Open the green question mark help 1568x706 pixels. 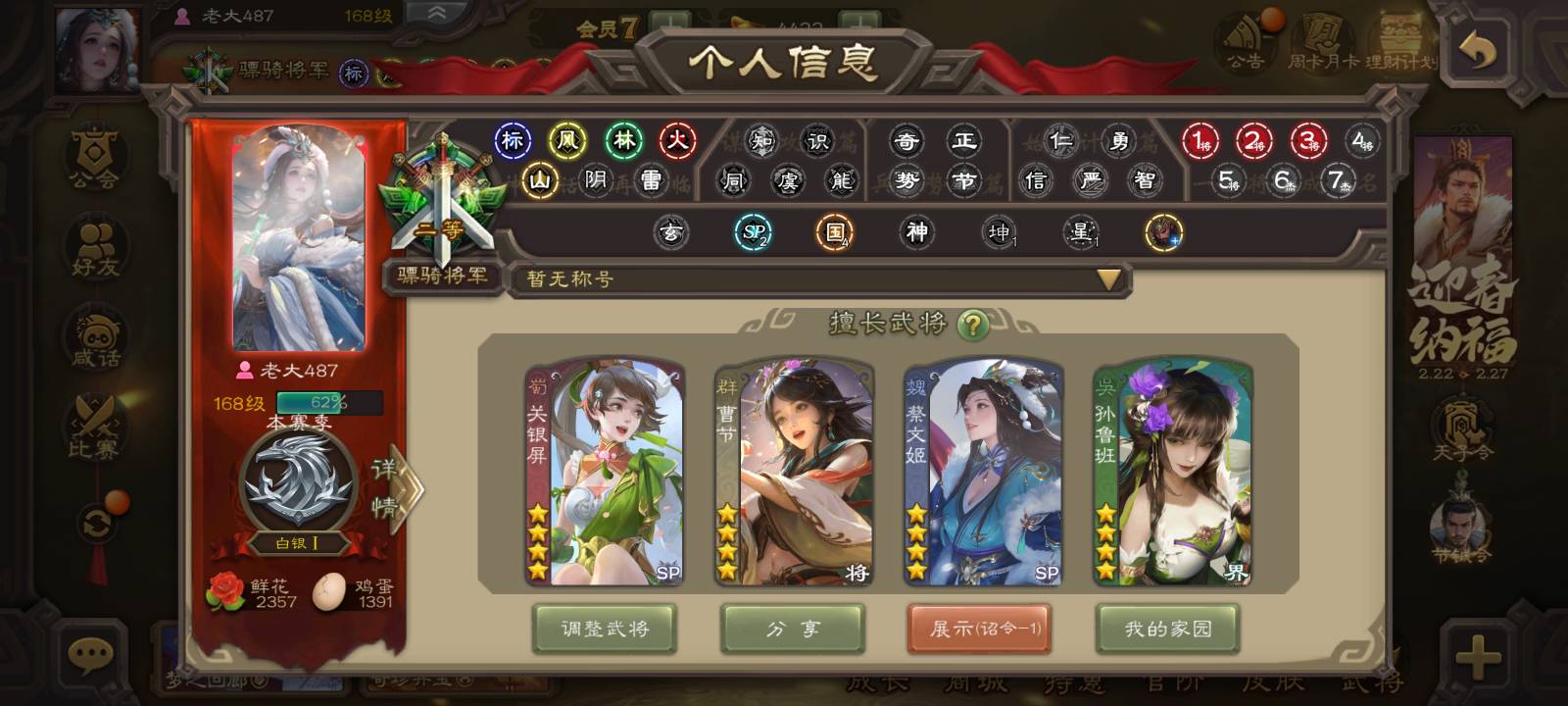coord(972,325)
